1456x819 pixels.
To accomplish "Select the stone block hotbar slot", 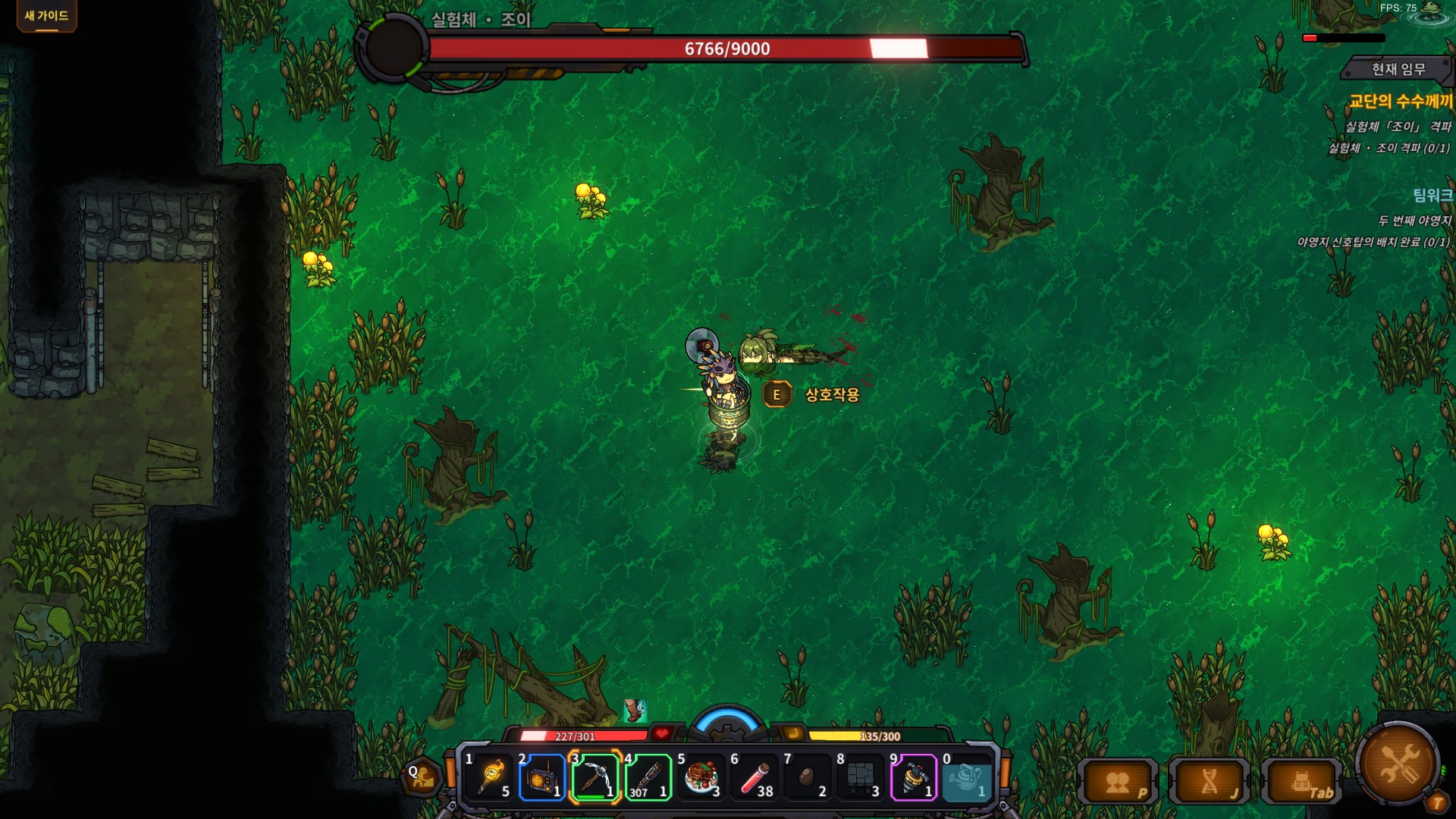I will click(860, 777).
